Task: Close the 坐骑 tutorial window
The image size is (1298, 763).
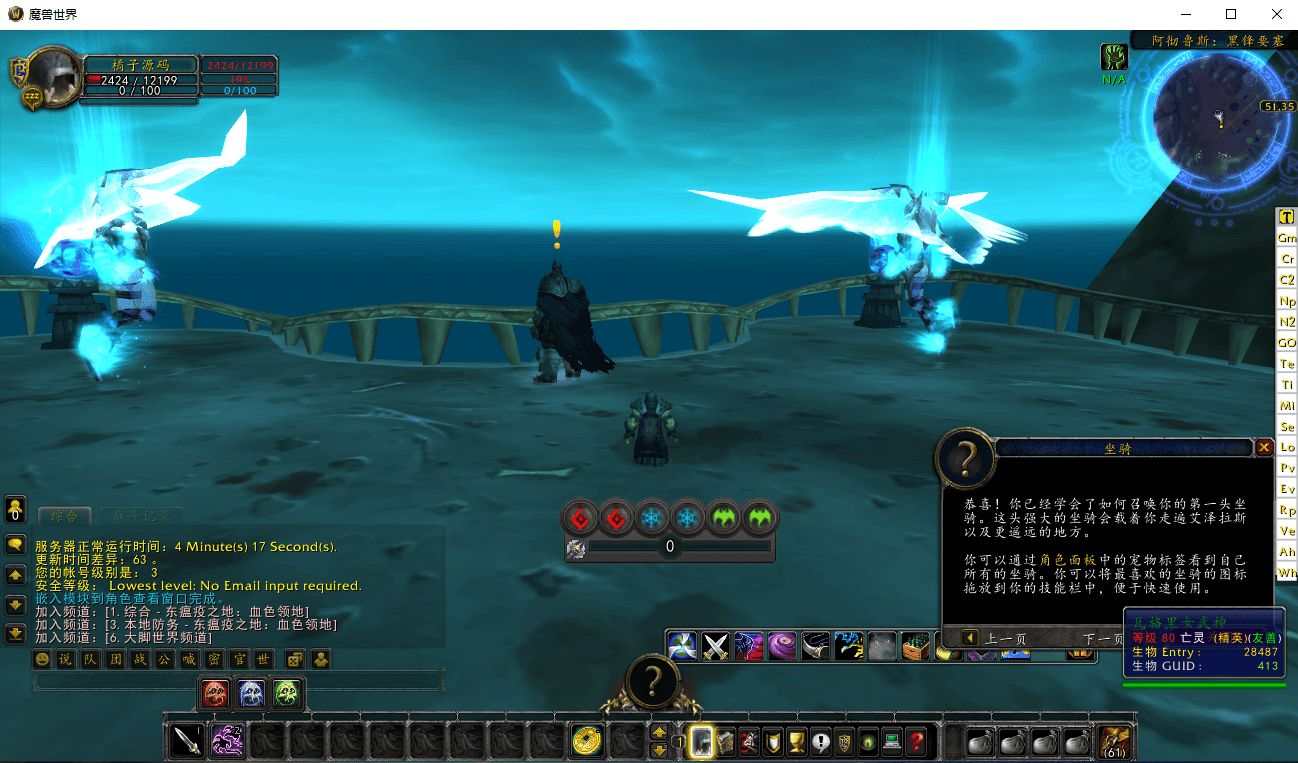Action: pos(1264,448)
